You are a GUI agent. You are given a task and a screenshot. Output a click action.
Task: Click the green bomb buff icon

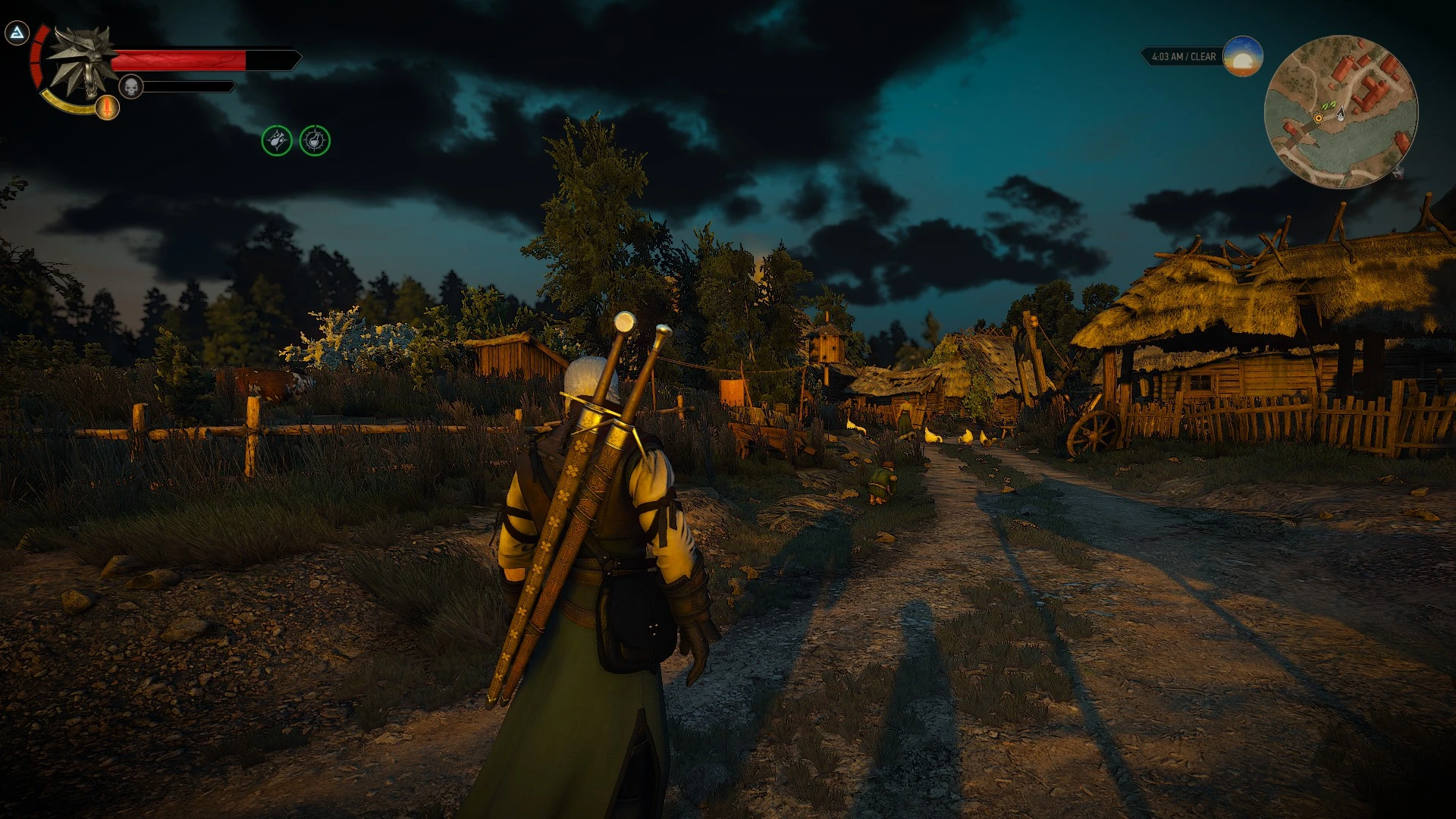[x=275, y=141]
